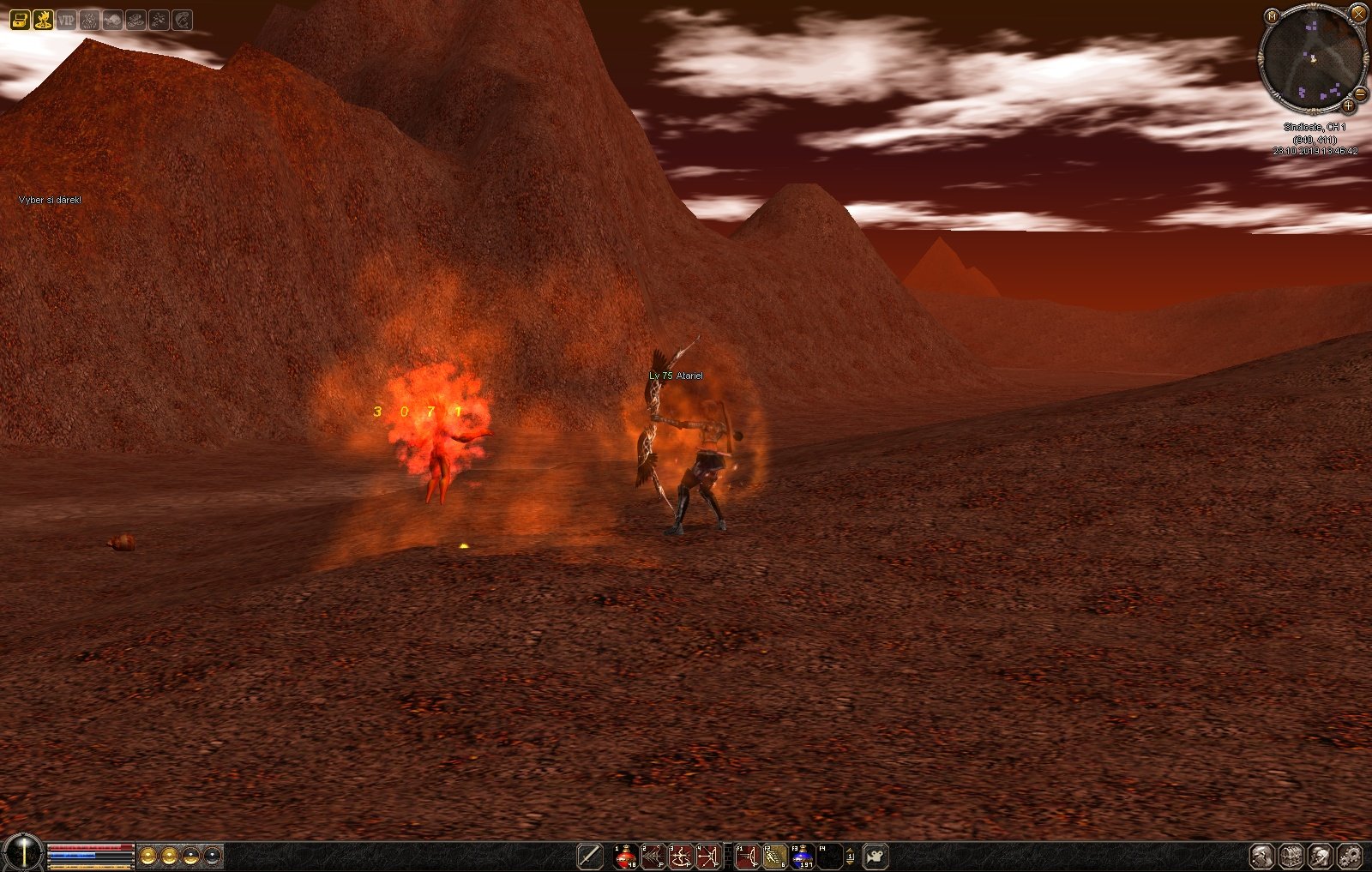Click the "Vyber si dárek!" gift notice

50,200
